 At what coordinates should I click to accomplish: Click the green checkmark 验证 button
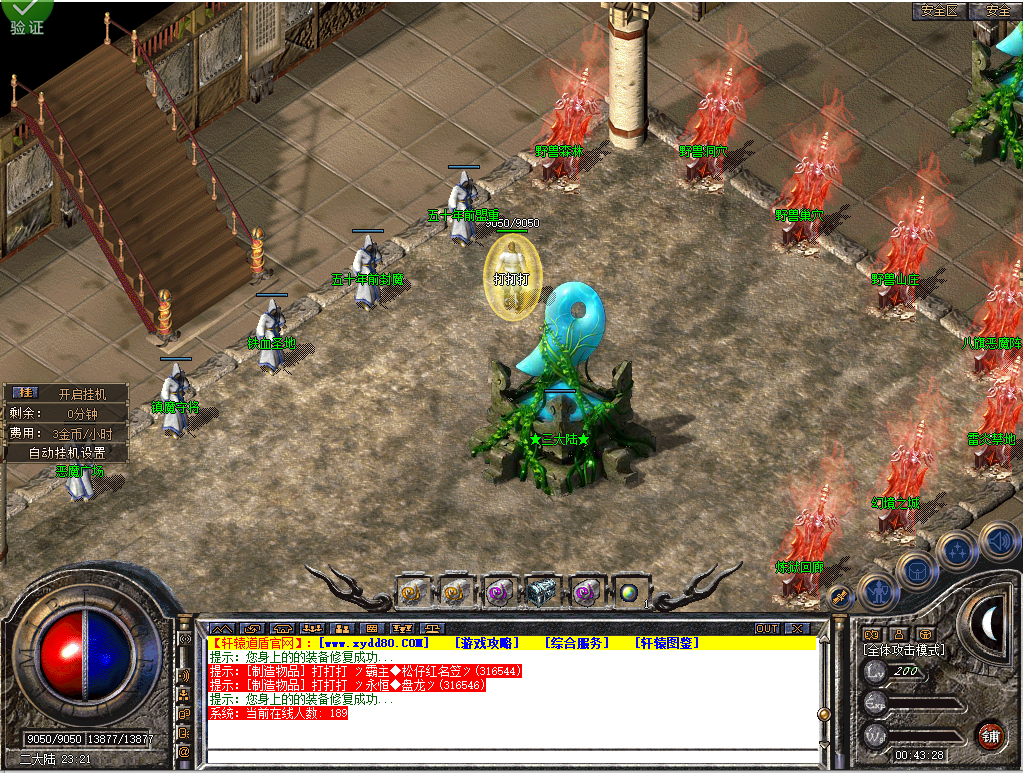pos(27,16)
